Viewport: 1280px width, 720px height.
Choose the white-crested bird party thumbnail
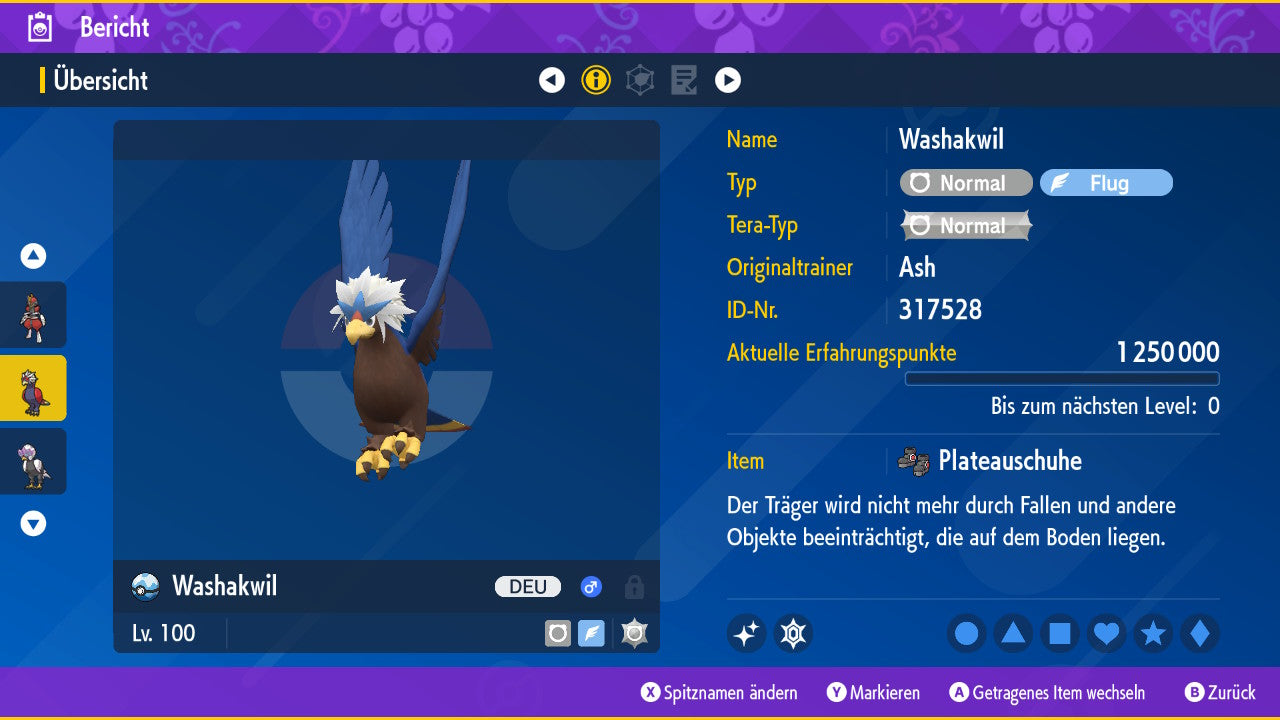(x=33, y=461)
